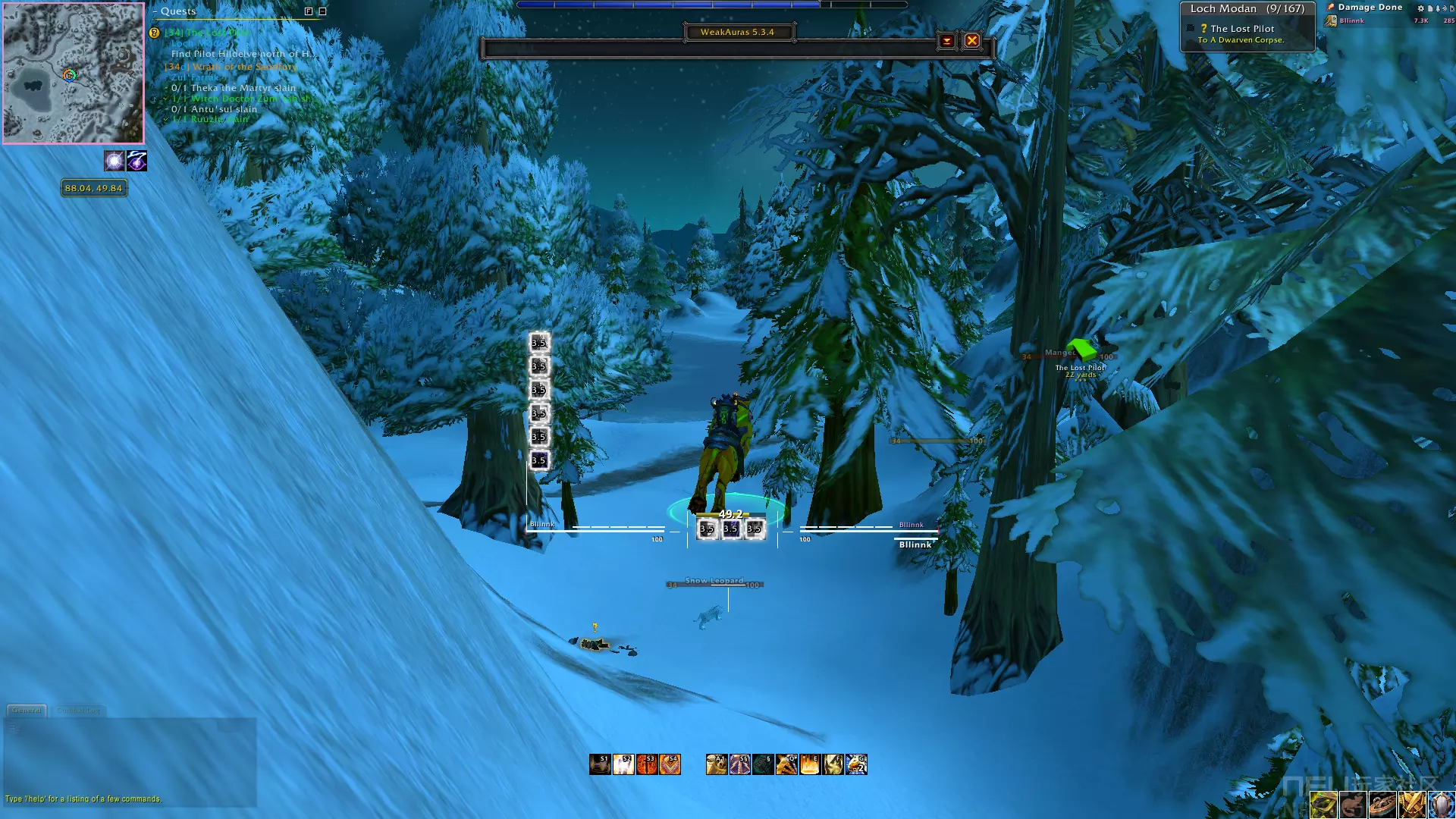Screen dimensions: 1456x819
Task: Activate the flame ability bound to E
Action: 810,764
